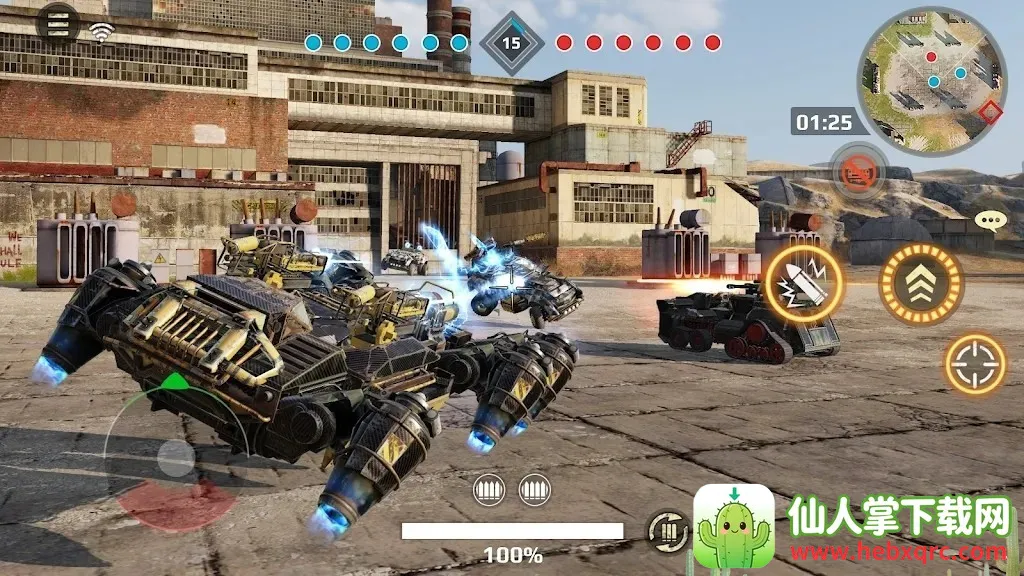Tap the crosshair aim button

pos(975,363)
